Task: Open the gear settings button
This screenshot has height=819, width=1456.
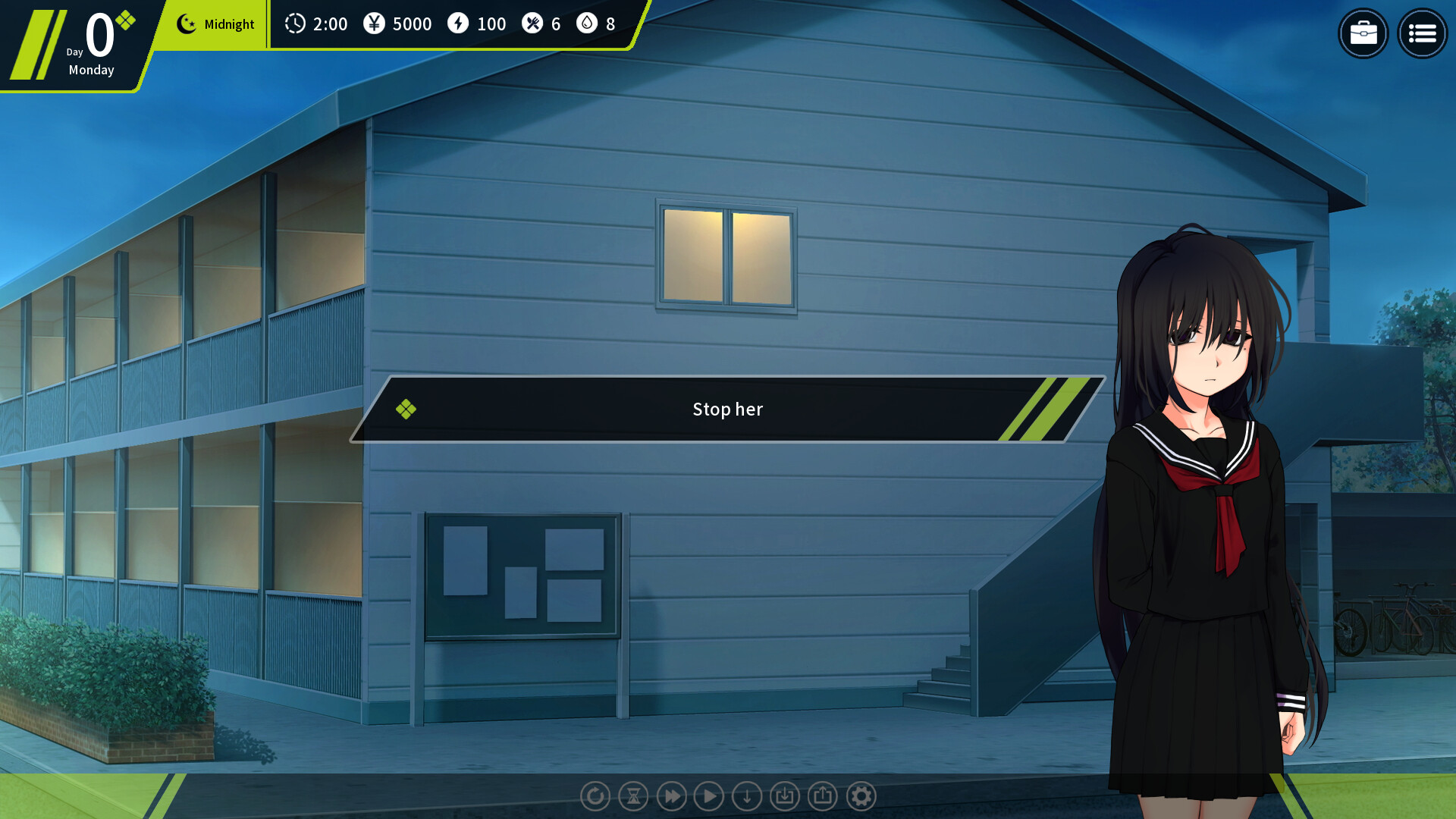Action: point(861,796)
